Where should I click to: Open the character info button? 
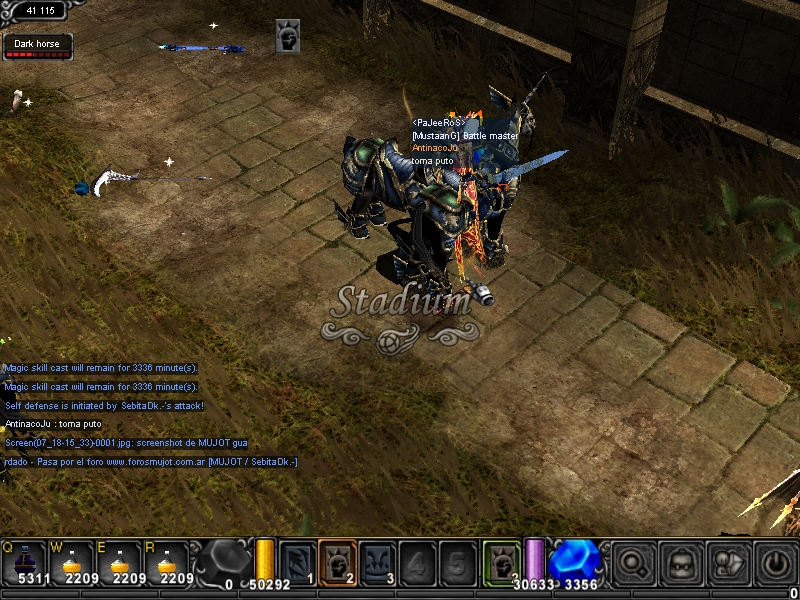729,563
